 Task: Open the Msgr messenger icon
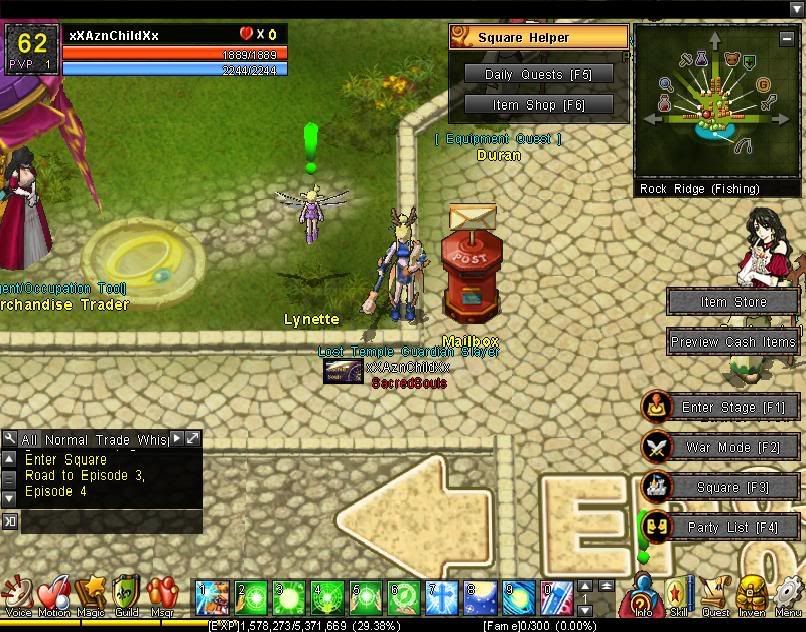pyautogui.click(x=162, y=594)
